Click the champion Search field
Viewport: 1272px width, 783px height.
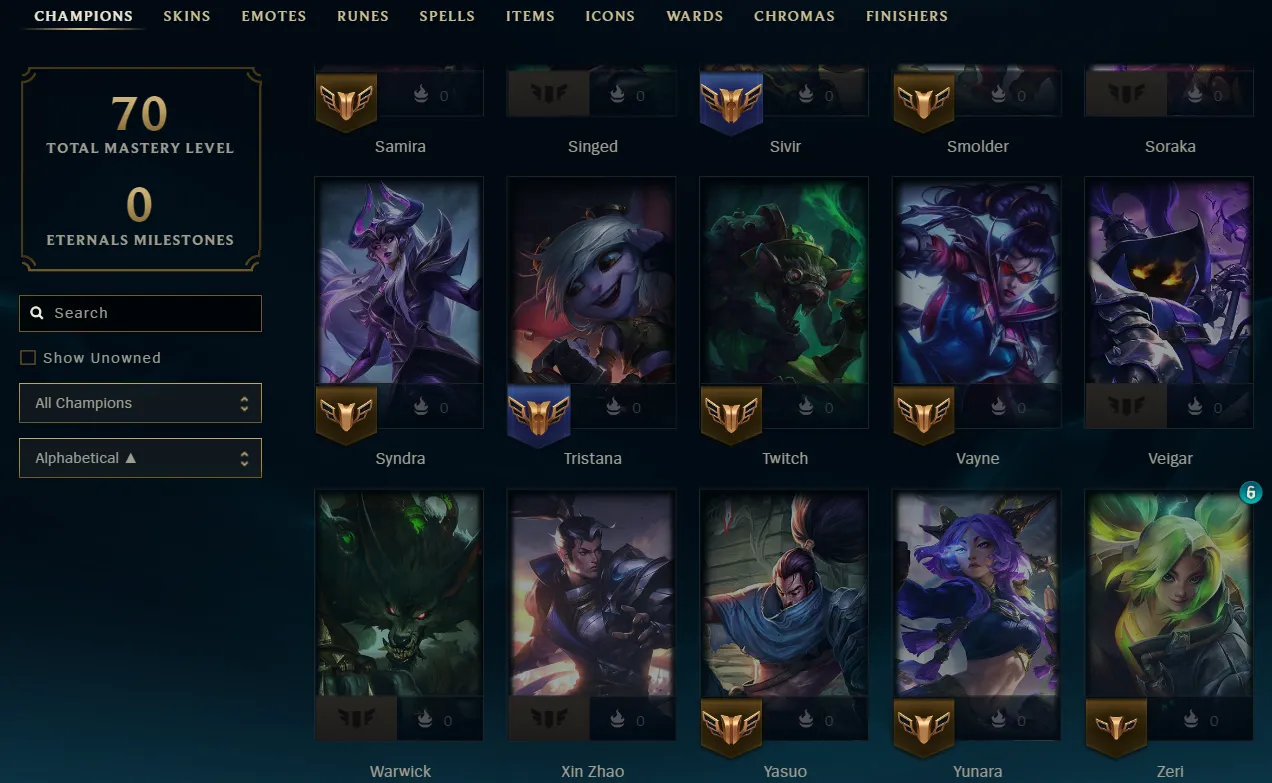[140, 313]
